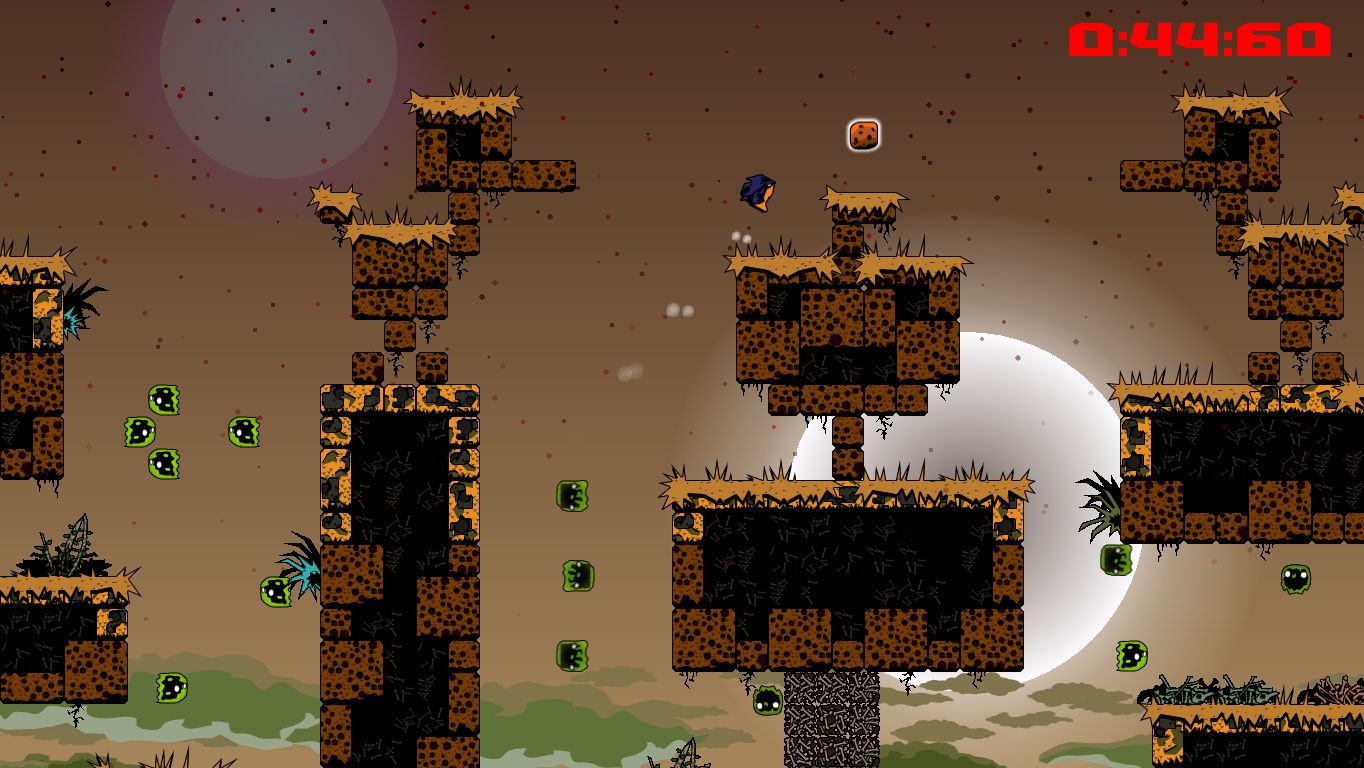This screenshot has height=768, width=1364.
Task: Select the green blob near the bottom-left platform
Action: tap(170, 690)
